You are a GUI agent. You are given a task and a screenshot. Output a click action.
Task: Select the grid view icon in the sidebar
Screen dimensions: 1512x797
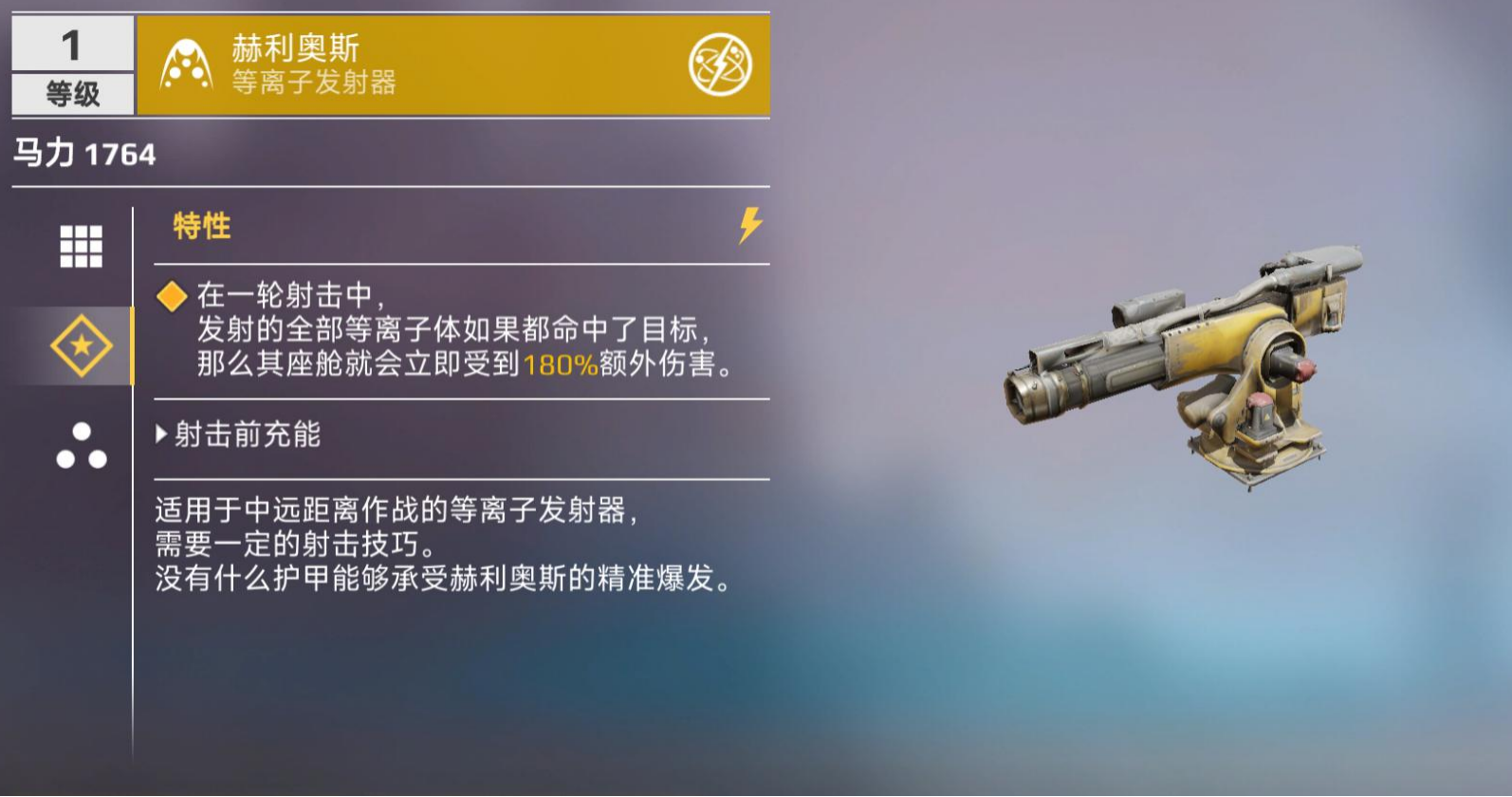click(82, 243)
